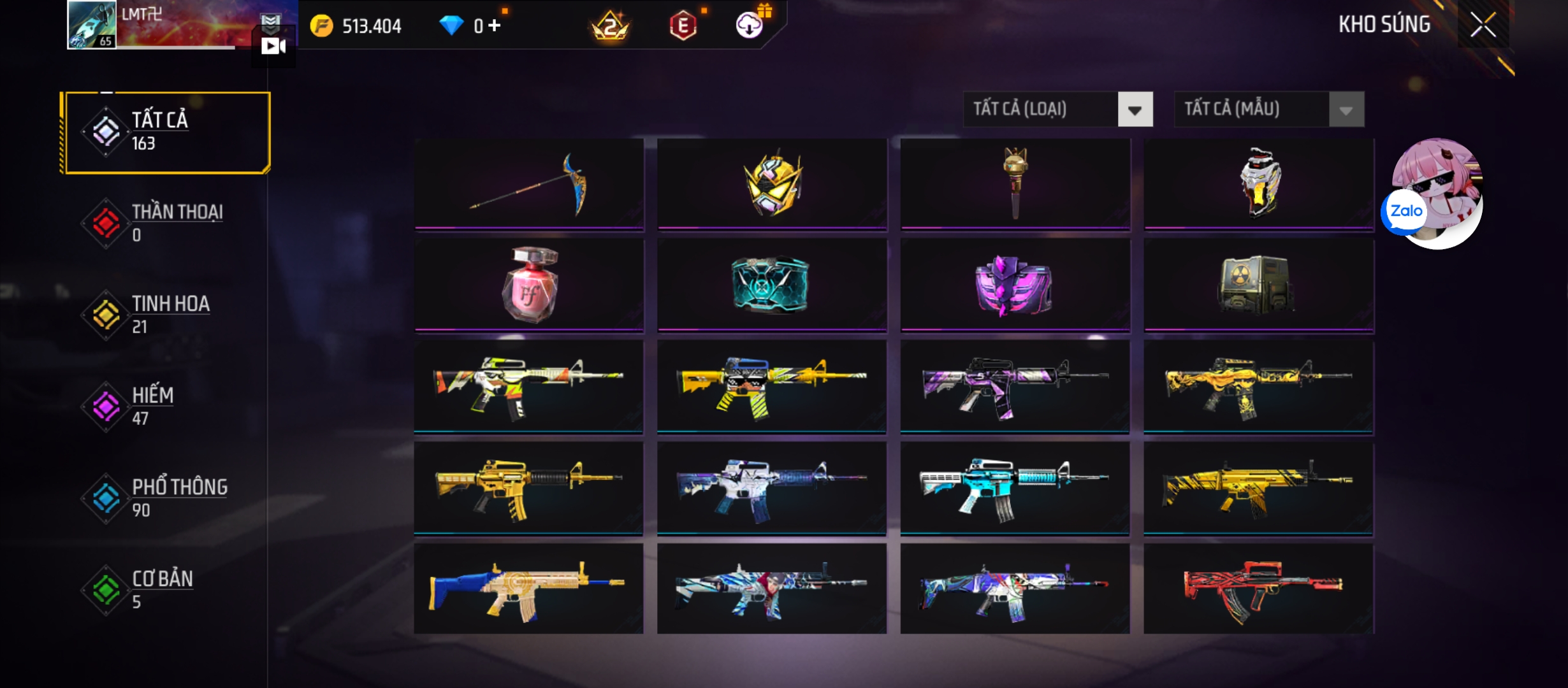
Task: Expand the Tất Cả (Mẫu) dropdown
Action: 1269,110
